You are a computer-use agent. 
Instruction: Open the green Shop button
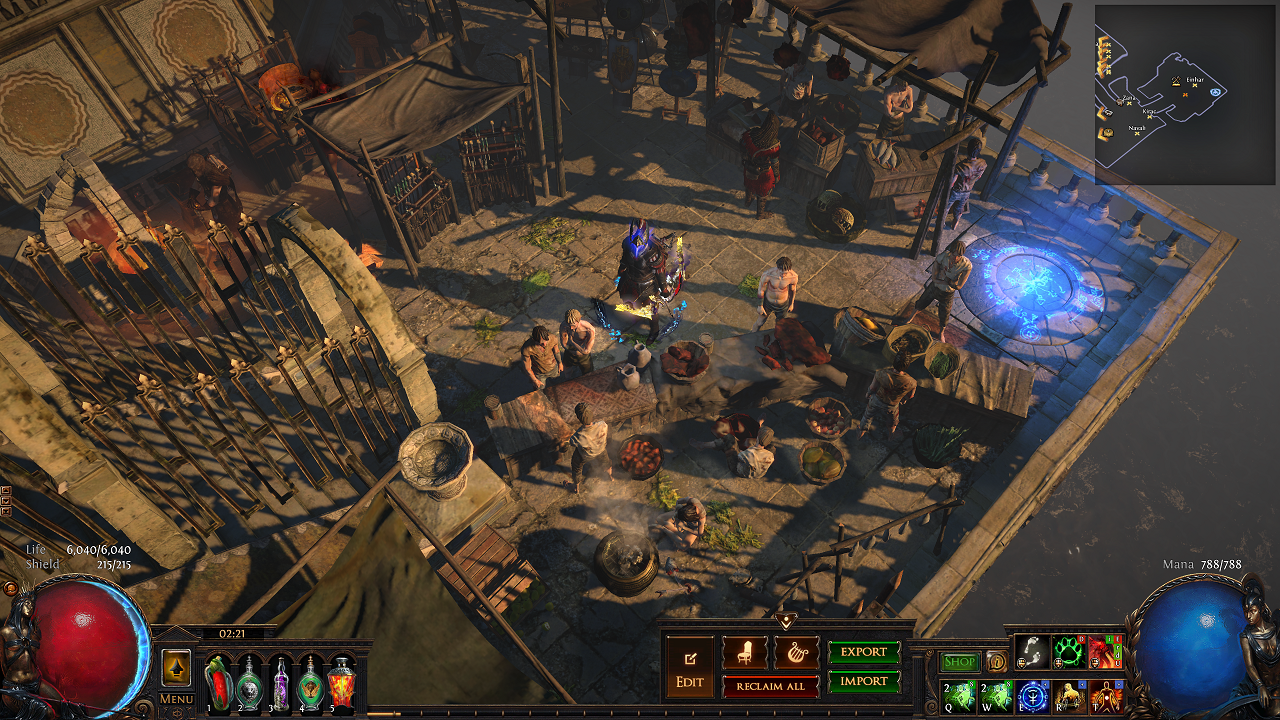coord(960,662)
